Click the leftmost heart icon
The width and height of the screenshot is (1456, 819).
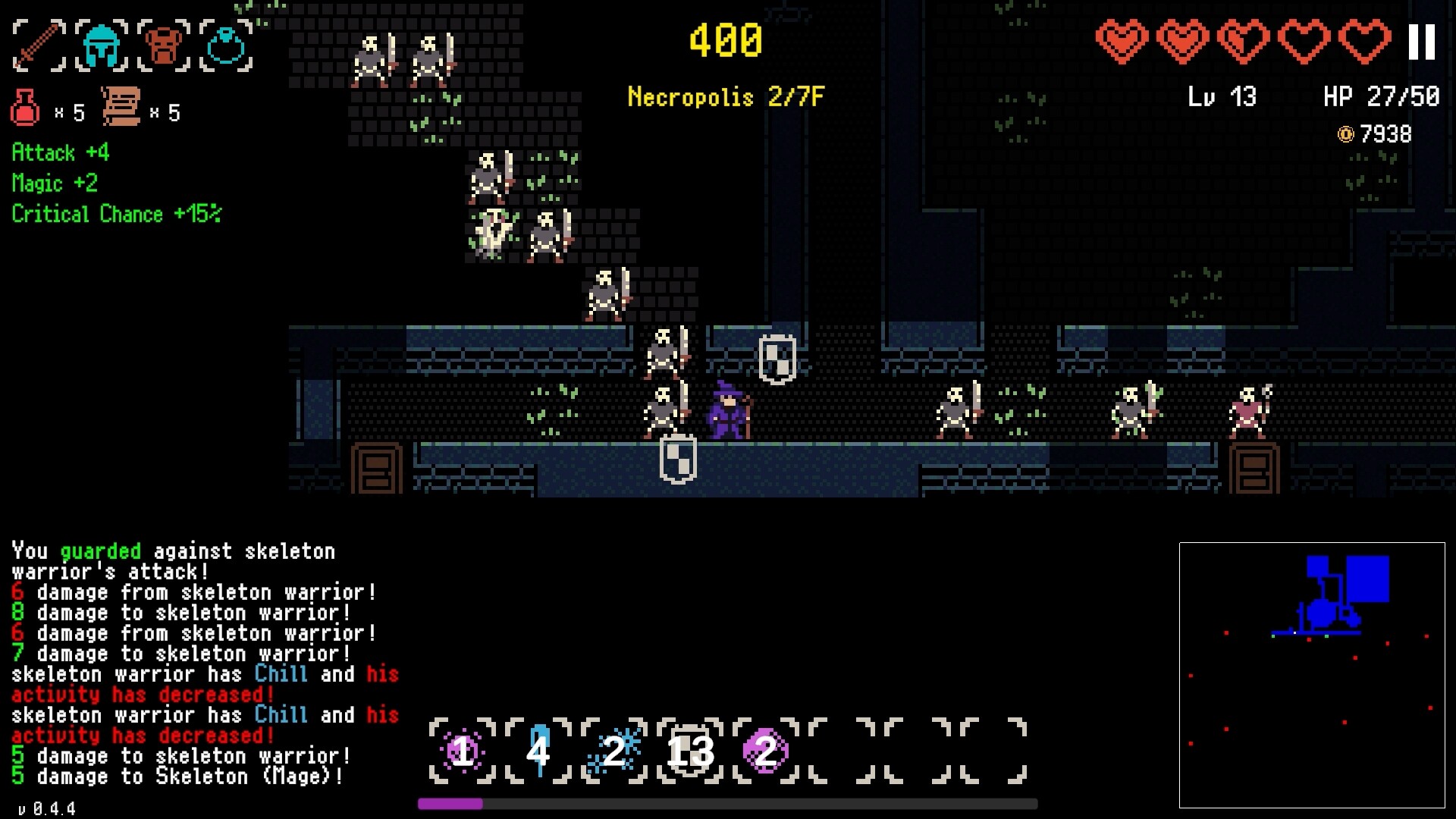coord(1120,42)
